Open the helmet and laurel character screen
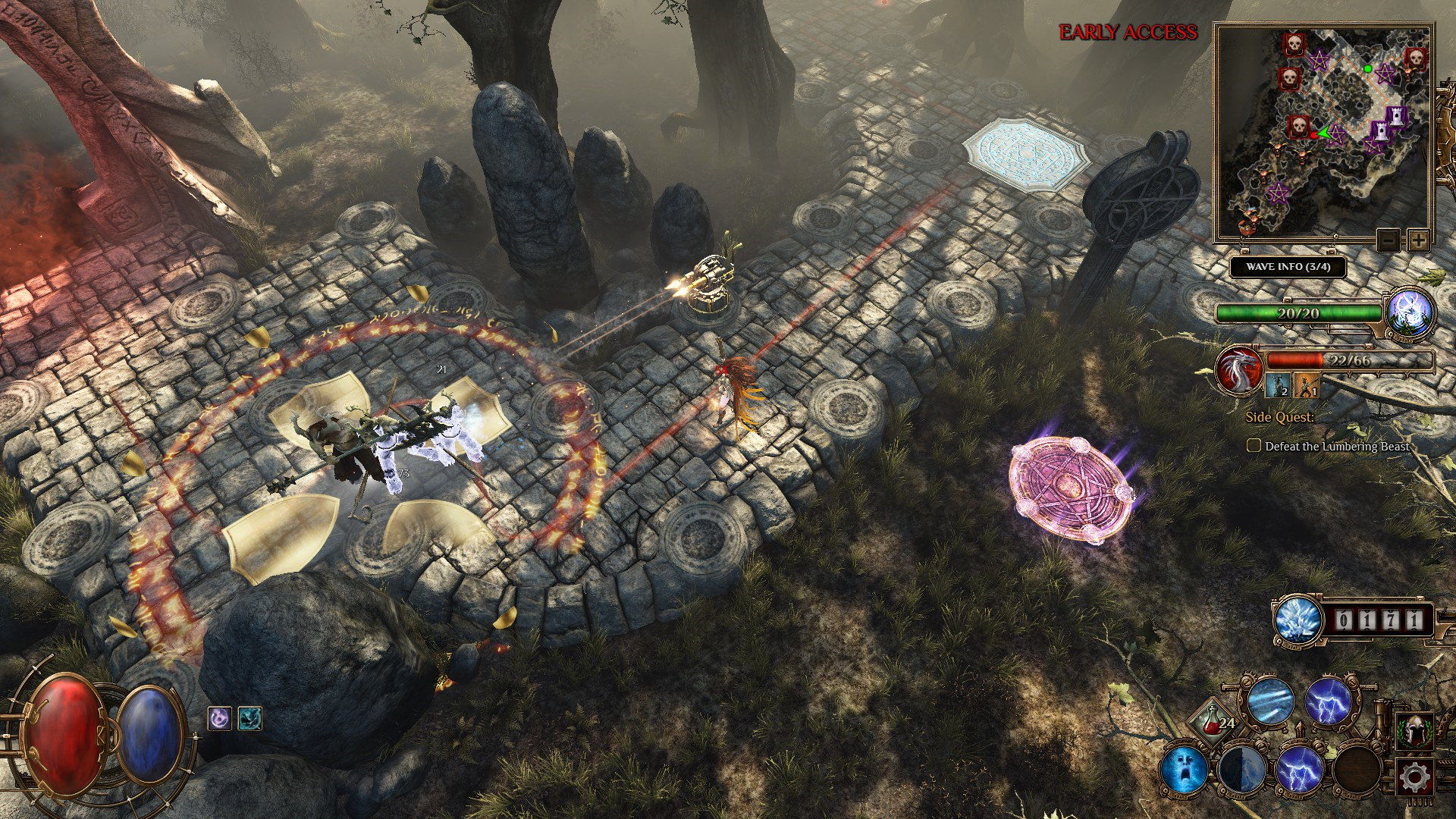This screenshot has width=1456, height=819. tap(1415, 731)
